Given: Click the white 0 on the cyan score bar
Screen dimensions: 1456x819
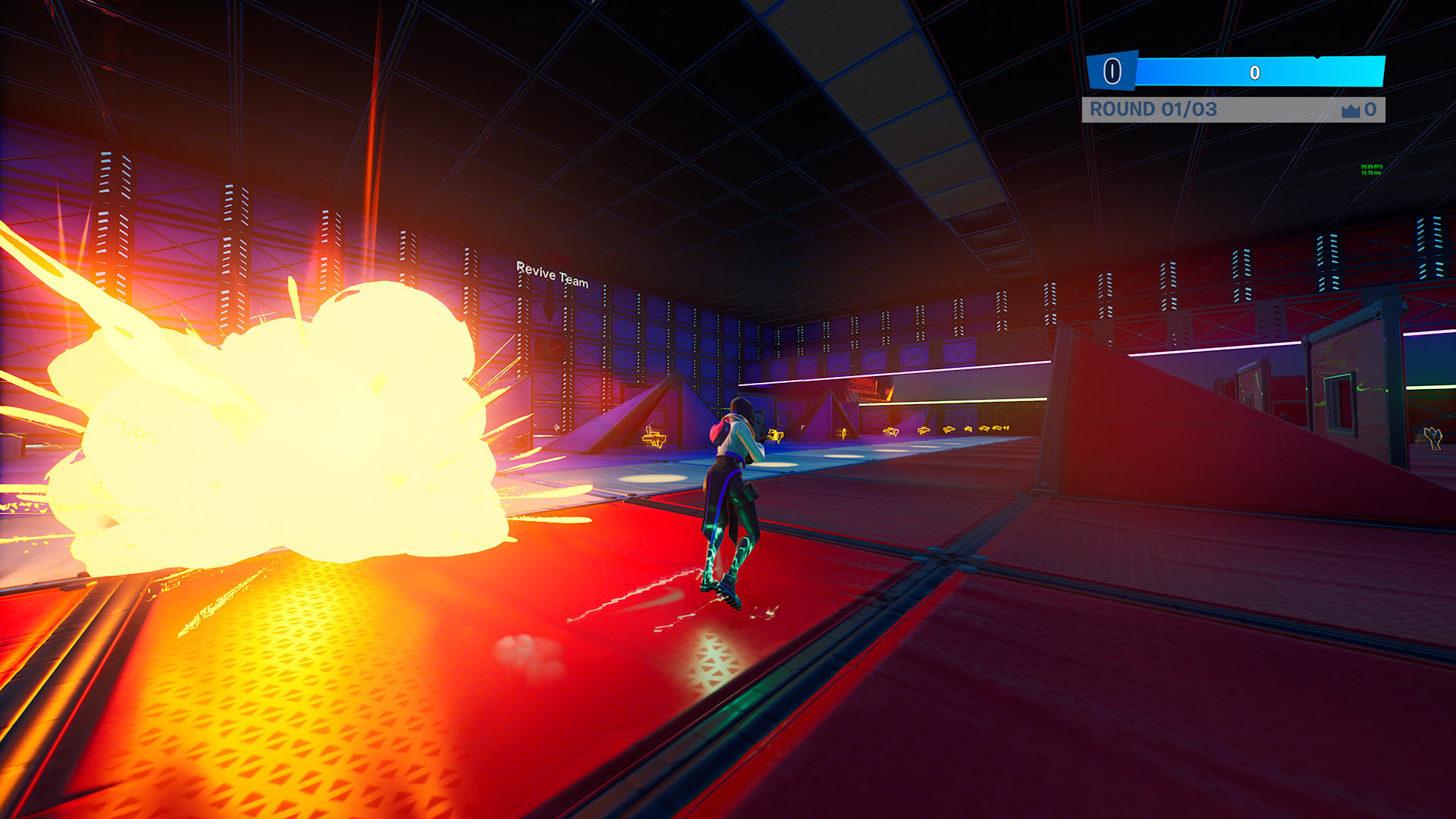Looking at the screenshot, I should (1255, 72).
